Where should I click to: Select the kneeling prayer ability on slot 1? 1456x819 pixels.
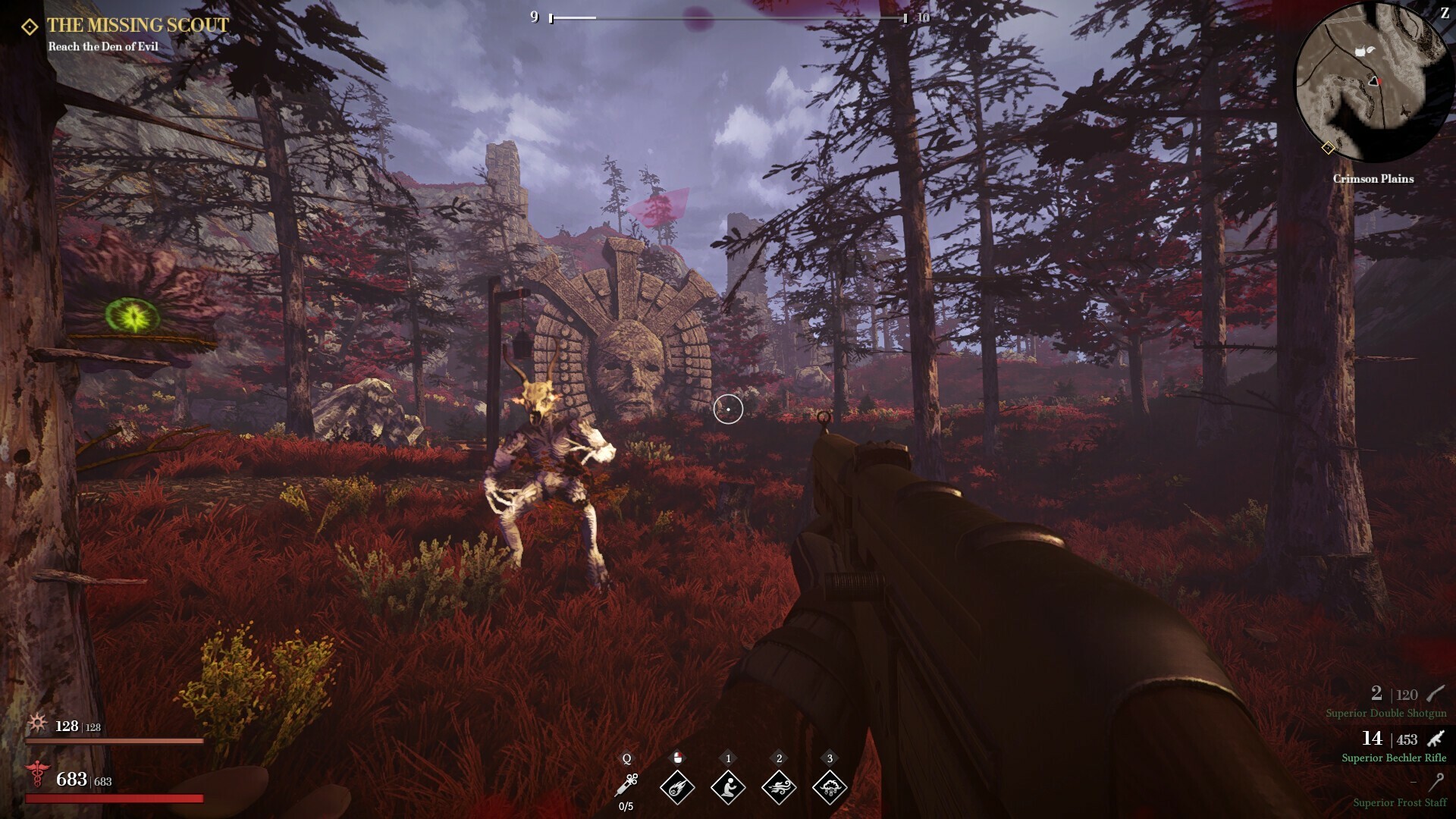tap(728, 786)
